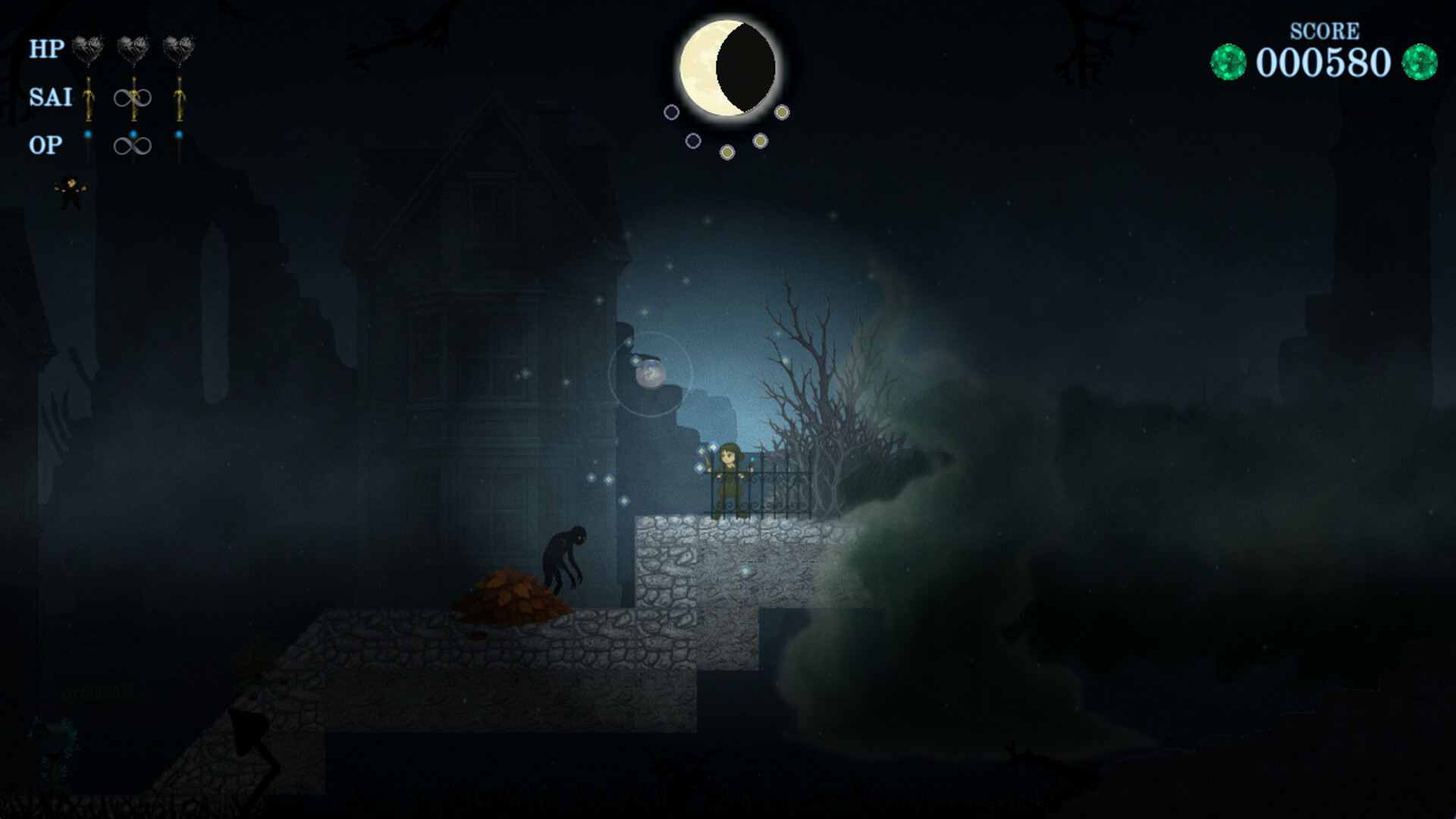Viewport: 1456px width, 819px height.
Task: Toggle the infinity symbol in the SAI row
Action: click(x=133, y=97)
